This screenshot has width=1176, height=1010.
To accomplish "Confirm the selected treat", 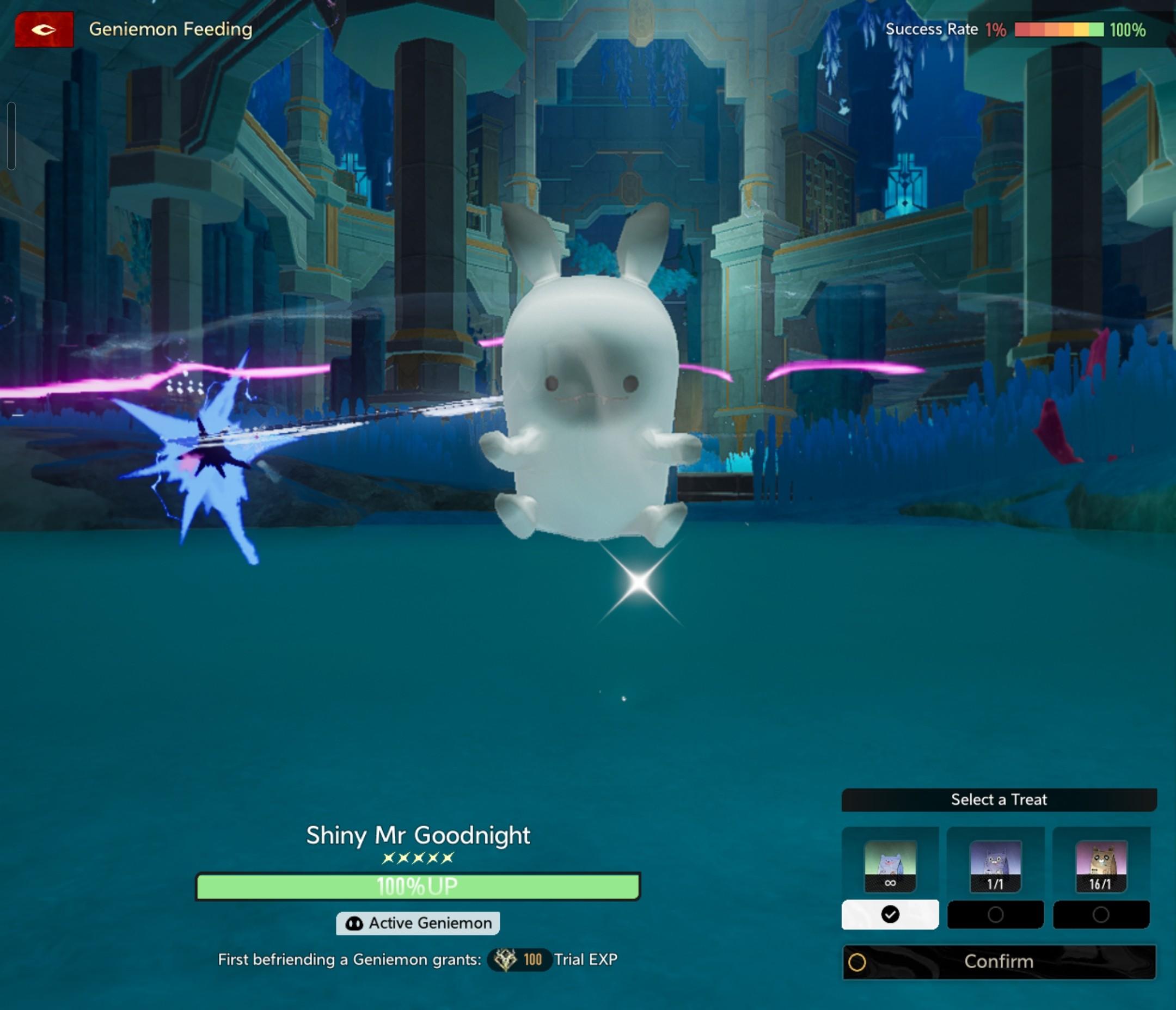I will point(999,962).
